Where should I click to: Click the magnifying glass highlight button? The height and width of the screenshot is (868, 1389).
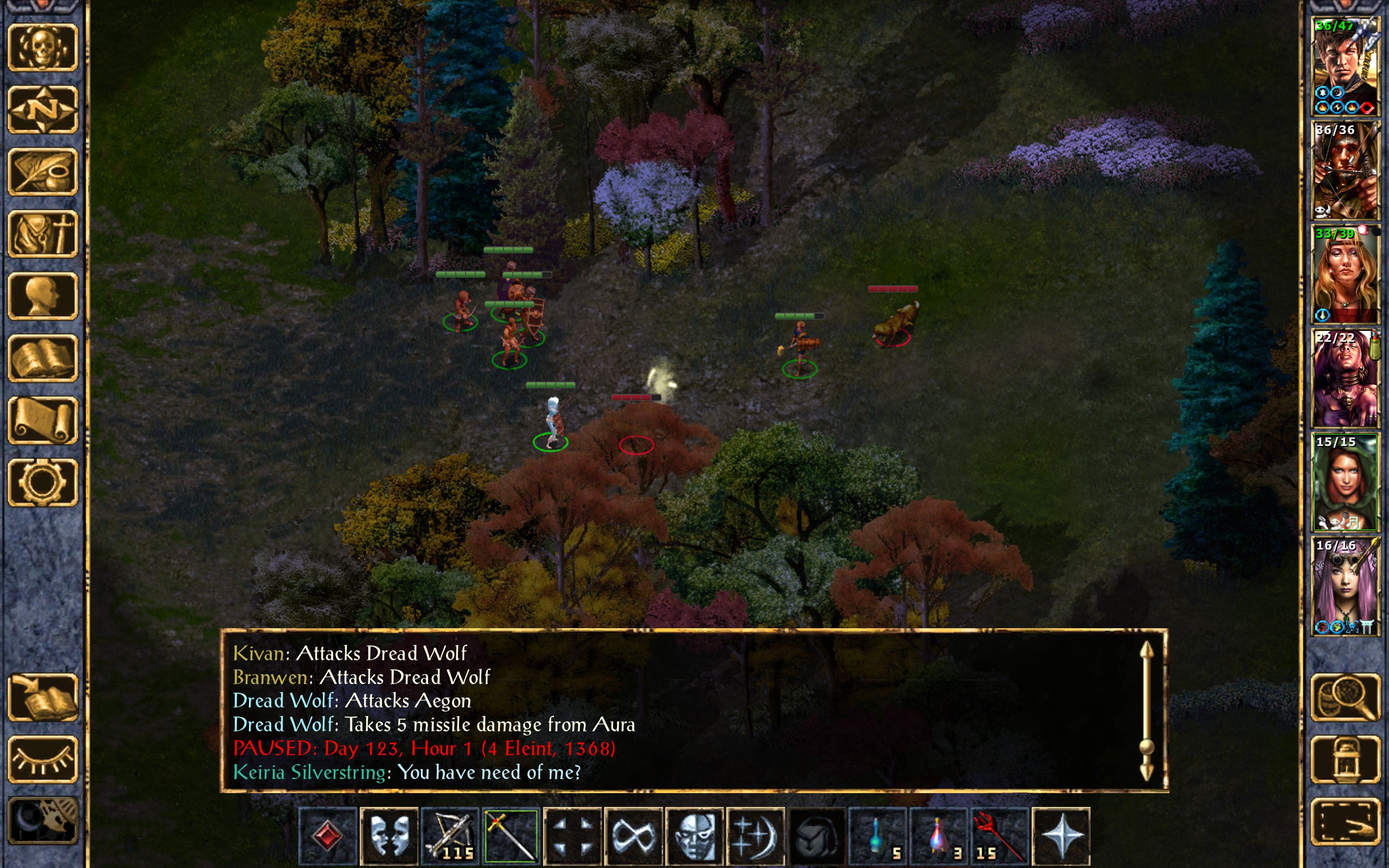click(1345, 697)
